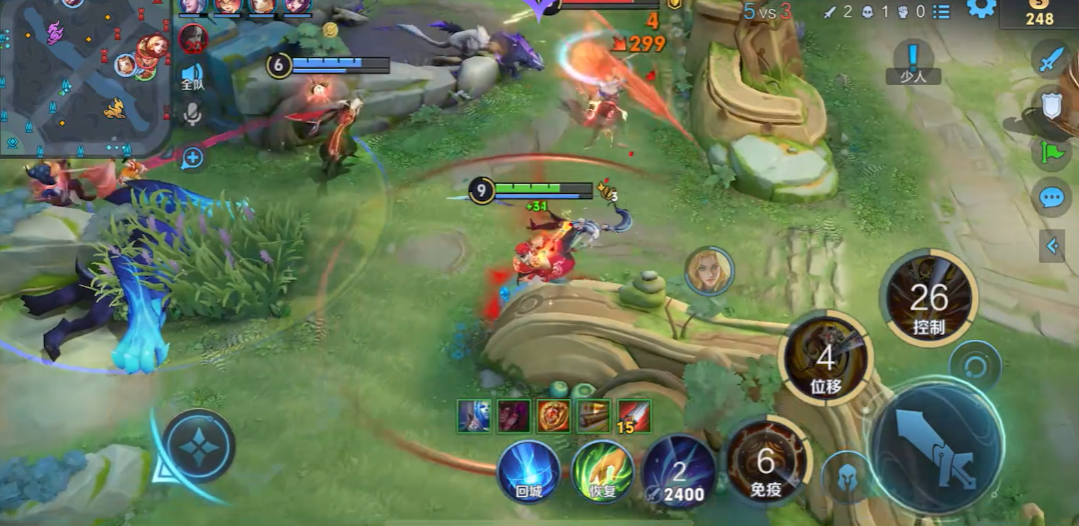Send the shield defend signal
Viewport: 1079px width, 526px height.
click(1050, 105)
